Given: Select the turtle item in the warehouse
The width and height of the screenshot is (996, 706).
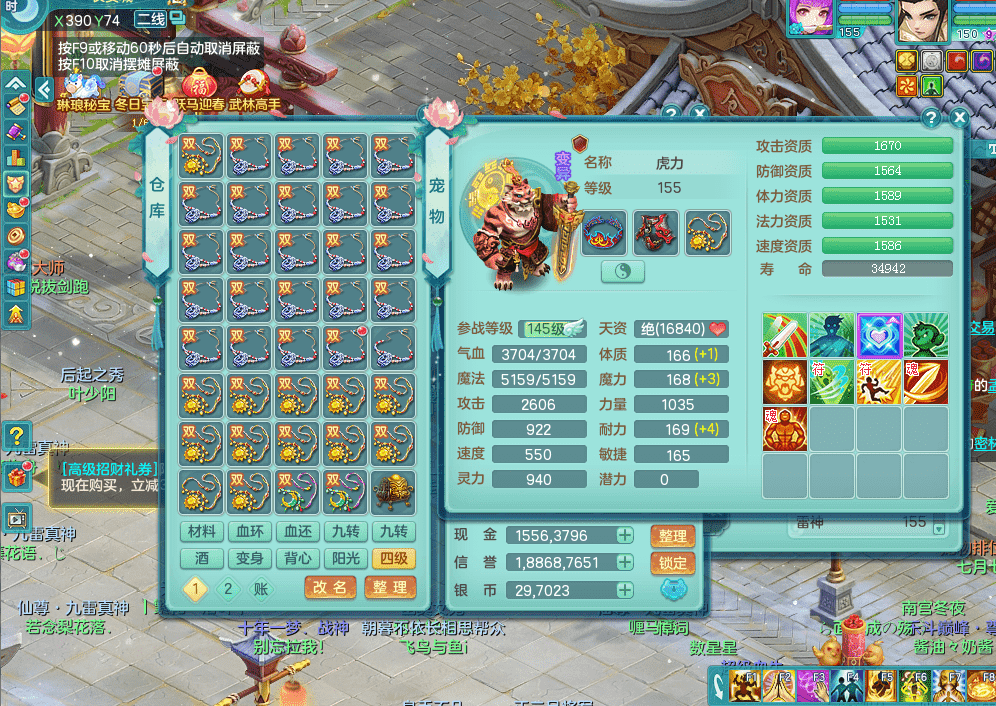Looking at the screenshot, I should click(x=394, y=493).
